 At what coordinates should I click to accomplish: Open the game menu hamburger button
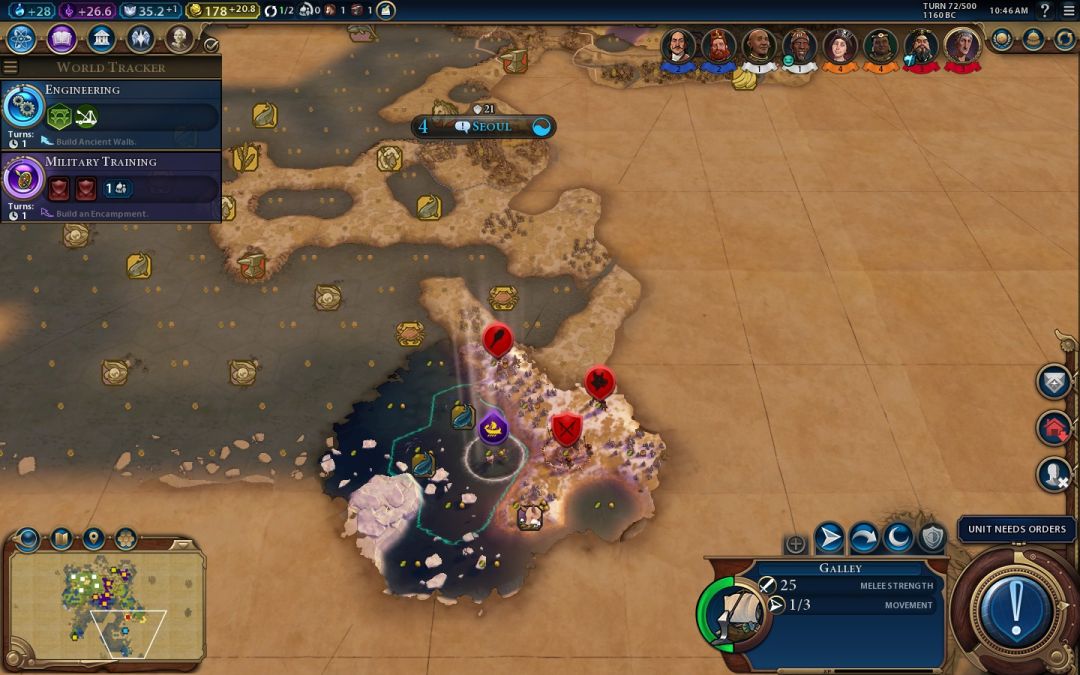1068,10
